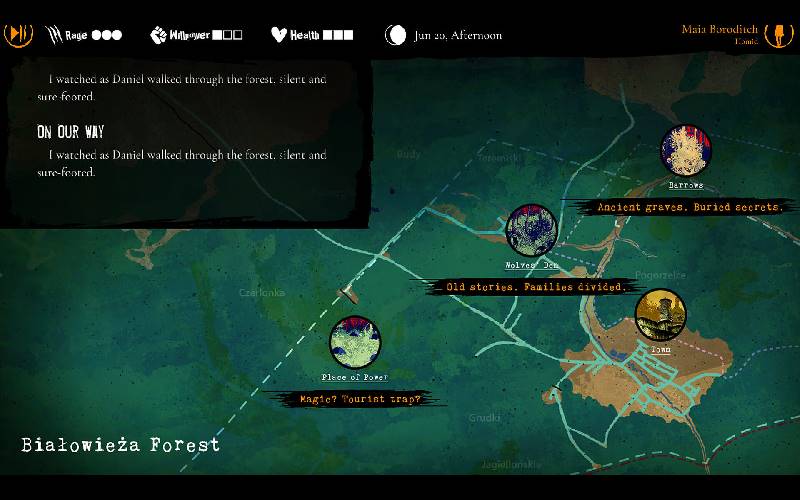Open the pause menu with the play/pause icon
This screenshot has width=800, height=500.
pyautogui.click(x=19, y=34)
